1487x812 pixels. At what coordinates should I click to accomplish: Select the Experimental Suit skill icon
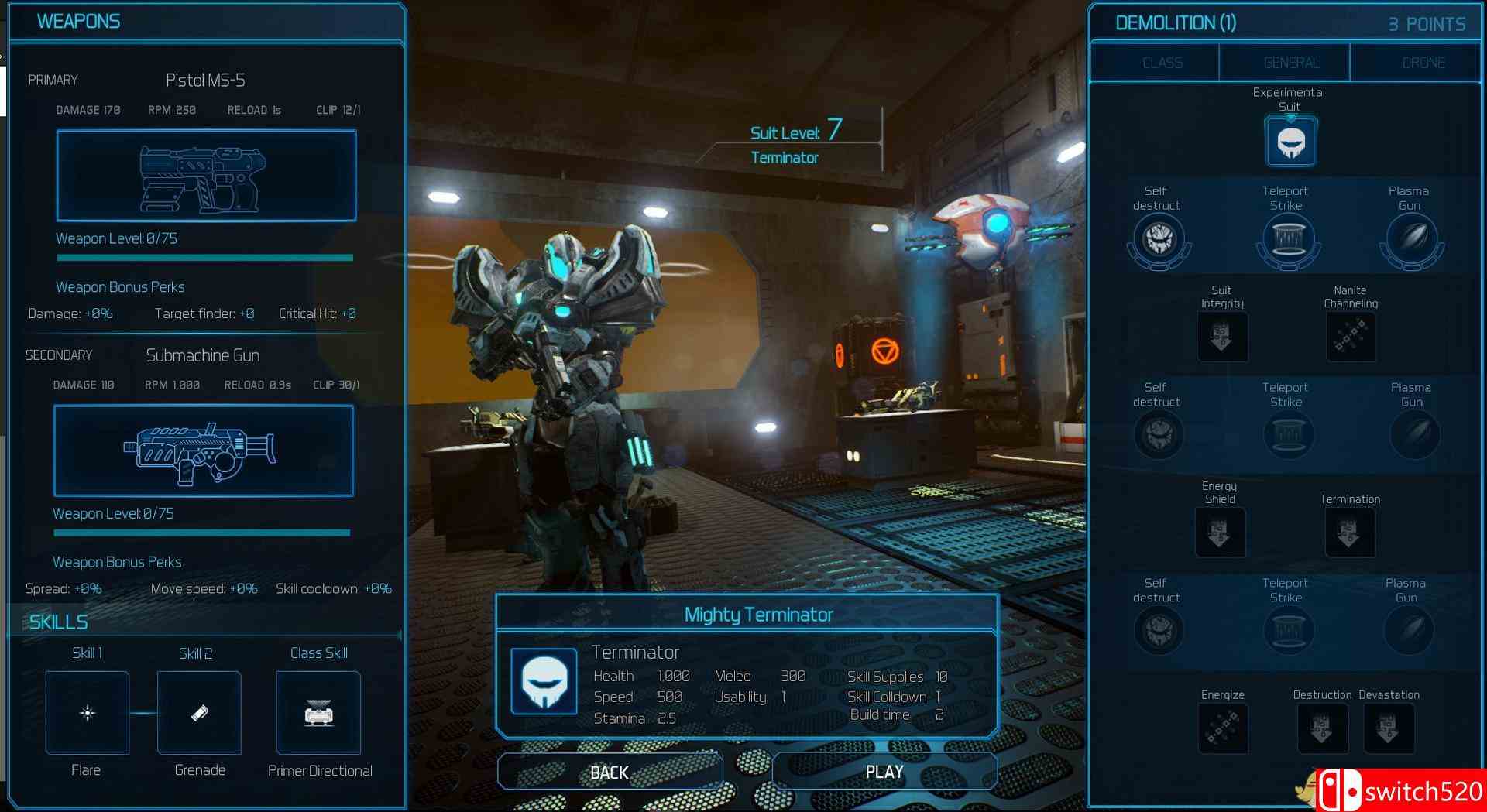pyautogui.click(x=1290, y=142)
